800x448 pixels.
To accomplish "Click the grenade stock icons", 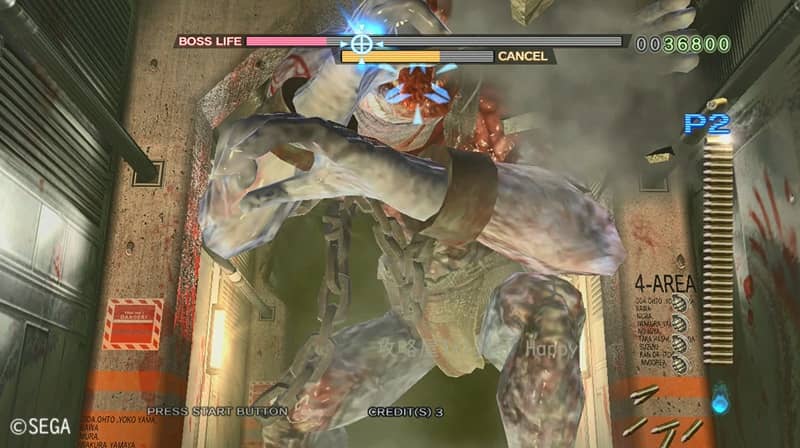I will coord(680,337).
